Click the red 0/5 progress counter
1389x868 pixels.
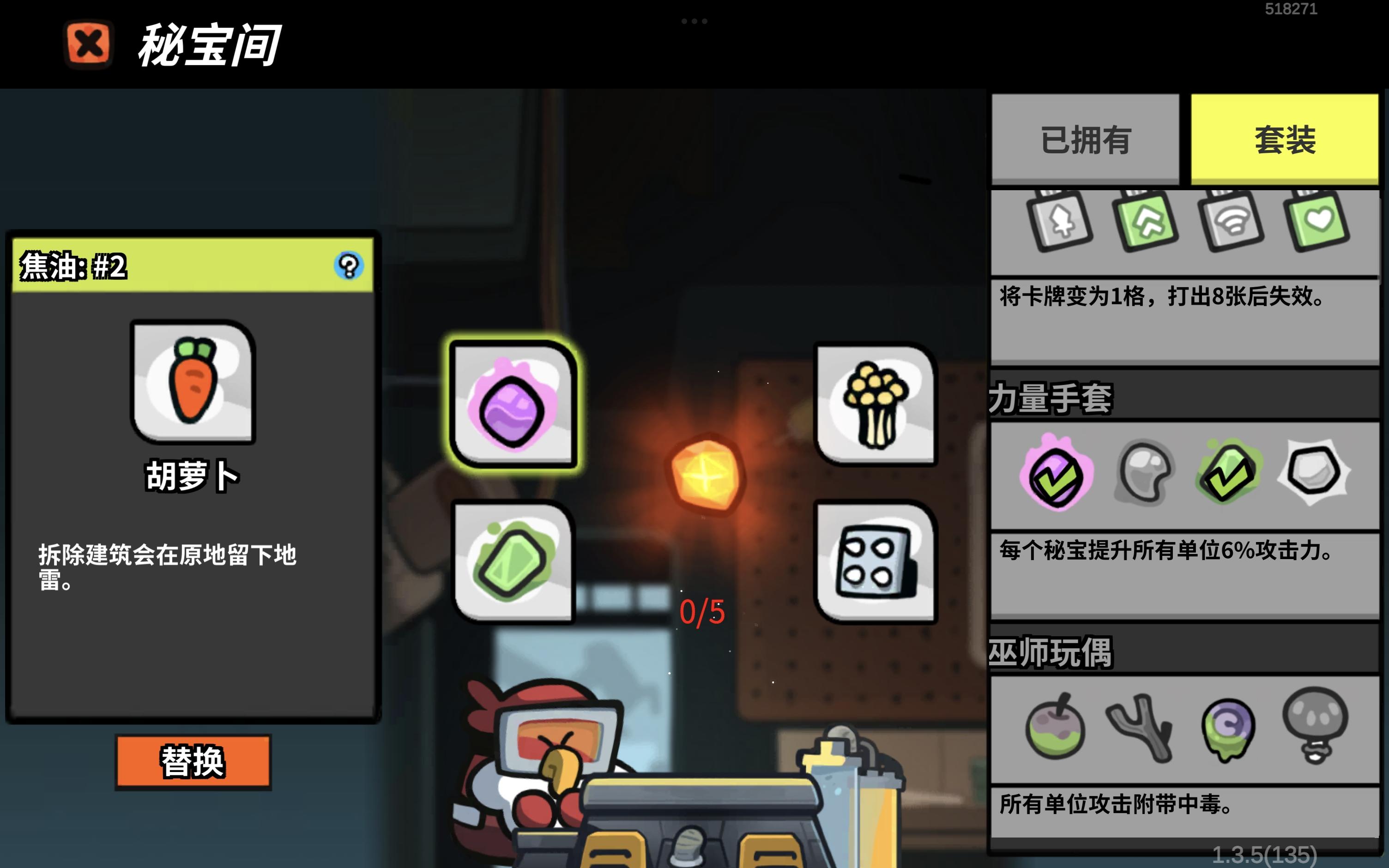point(701,613)
